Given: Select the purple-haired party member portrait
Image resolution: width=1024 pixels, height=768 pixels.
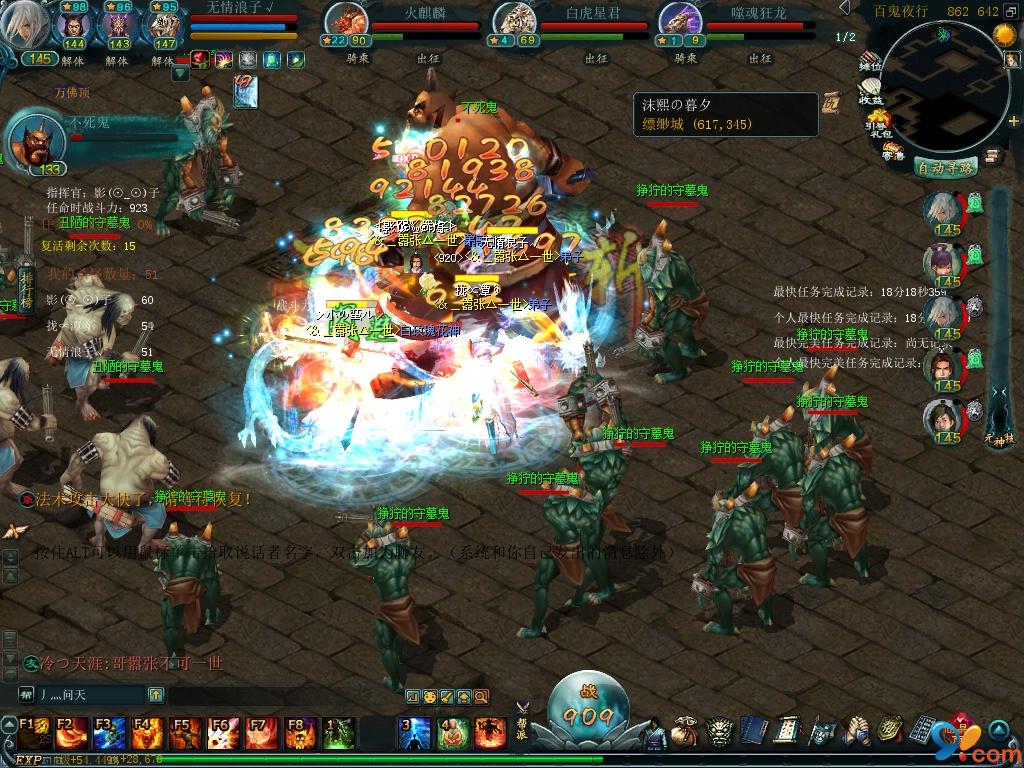Looking at the screenshot, I should tap(943, 262).
